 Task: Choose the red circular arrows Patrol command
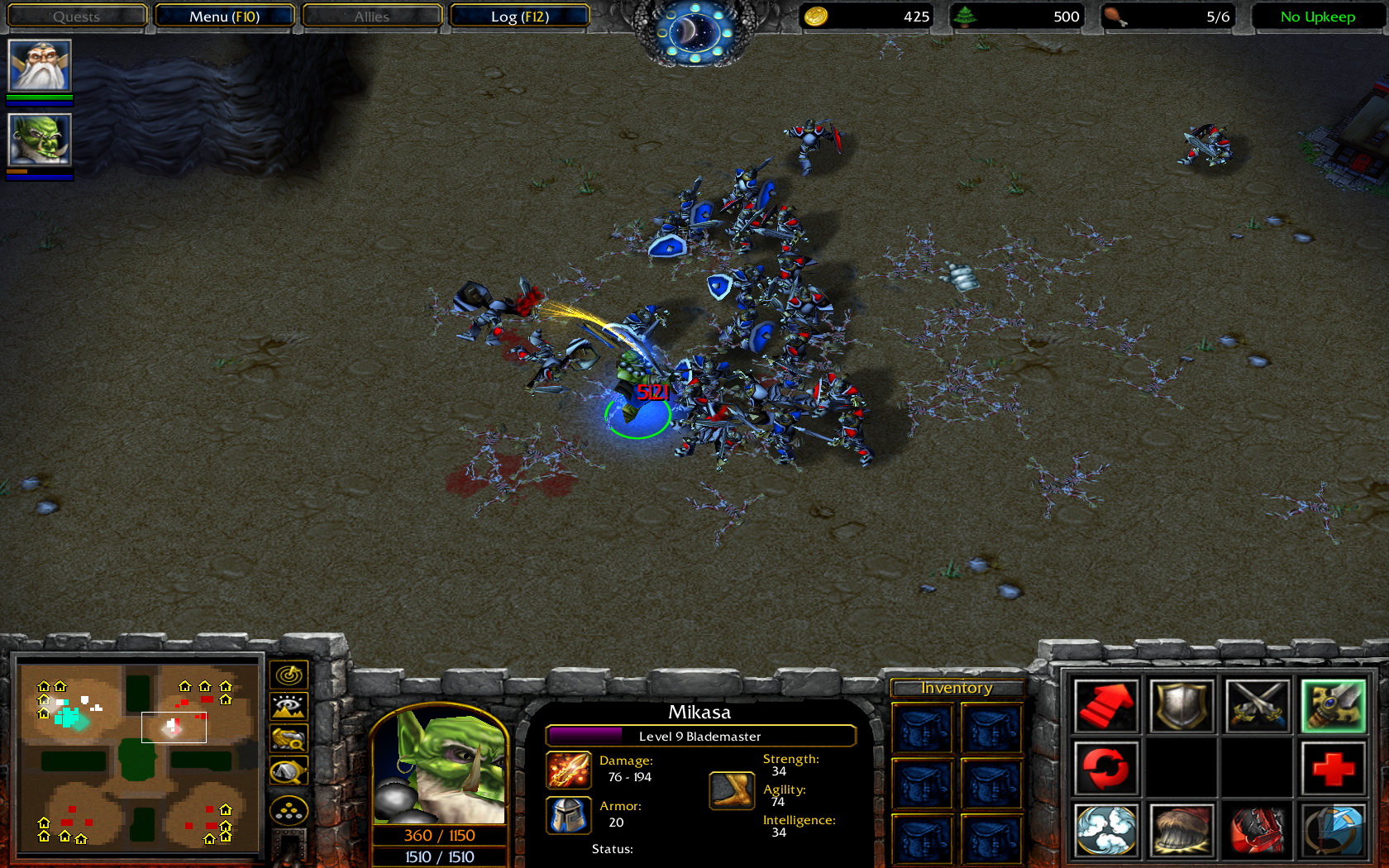(x=1106, y=767)
